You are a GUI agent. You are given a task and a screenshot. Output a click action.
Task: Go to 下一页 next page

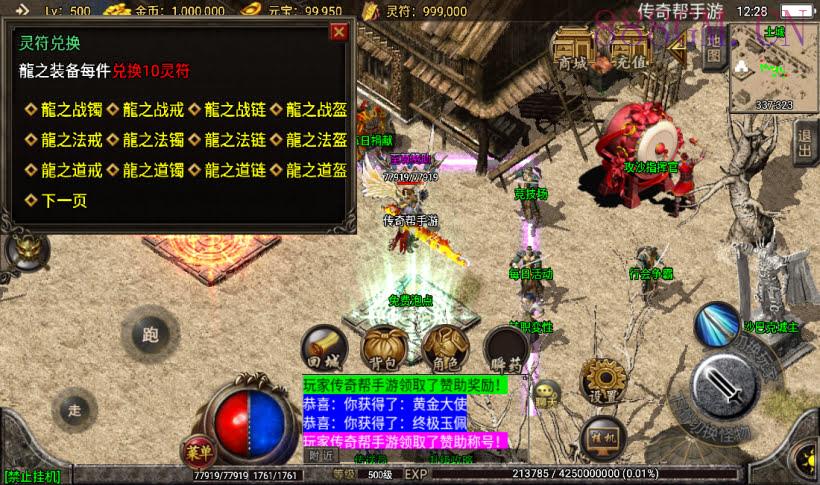click(62, 200)
